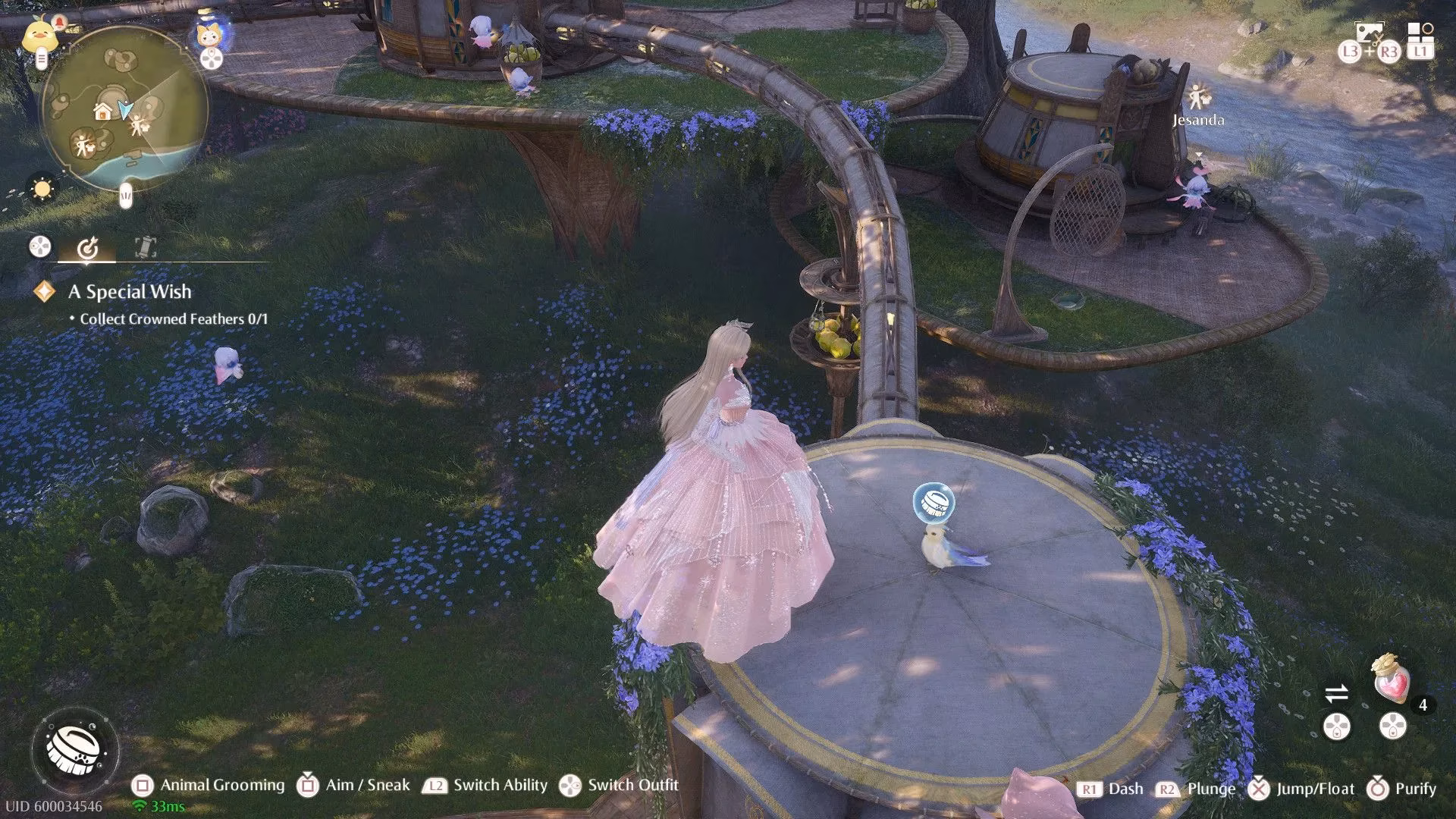This screenshot has width=1456, height=819.
Task: Switch to the scroll tracker tab
Action: coord(145,246)
